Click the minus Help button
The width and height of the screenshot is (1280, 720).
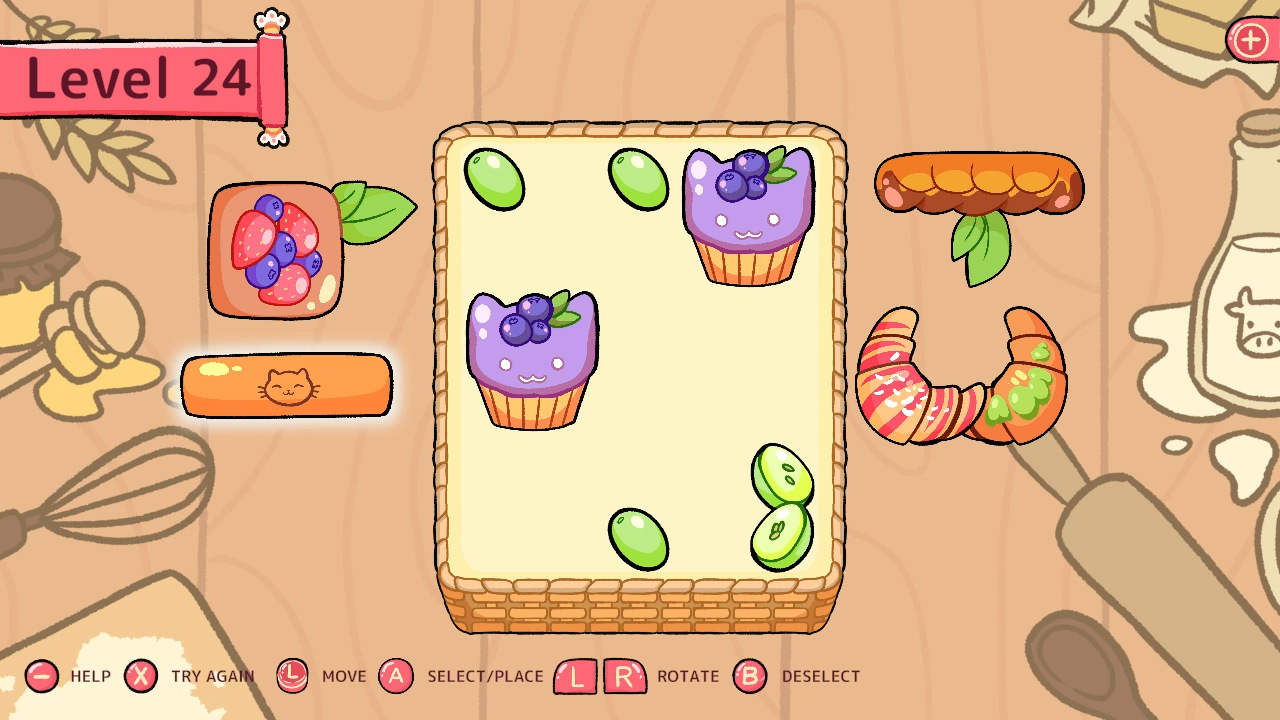point(40,676)
